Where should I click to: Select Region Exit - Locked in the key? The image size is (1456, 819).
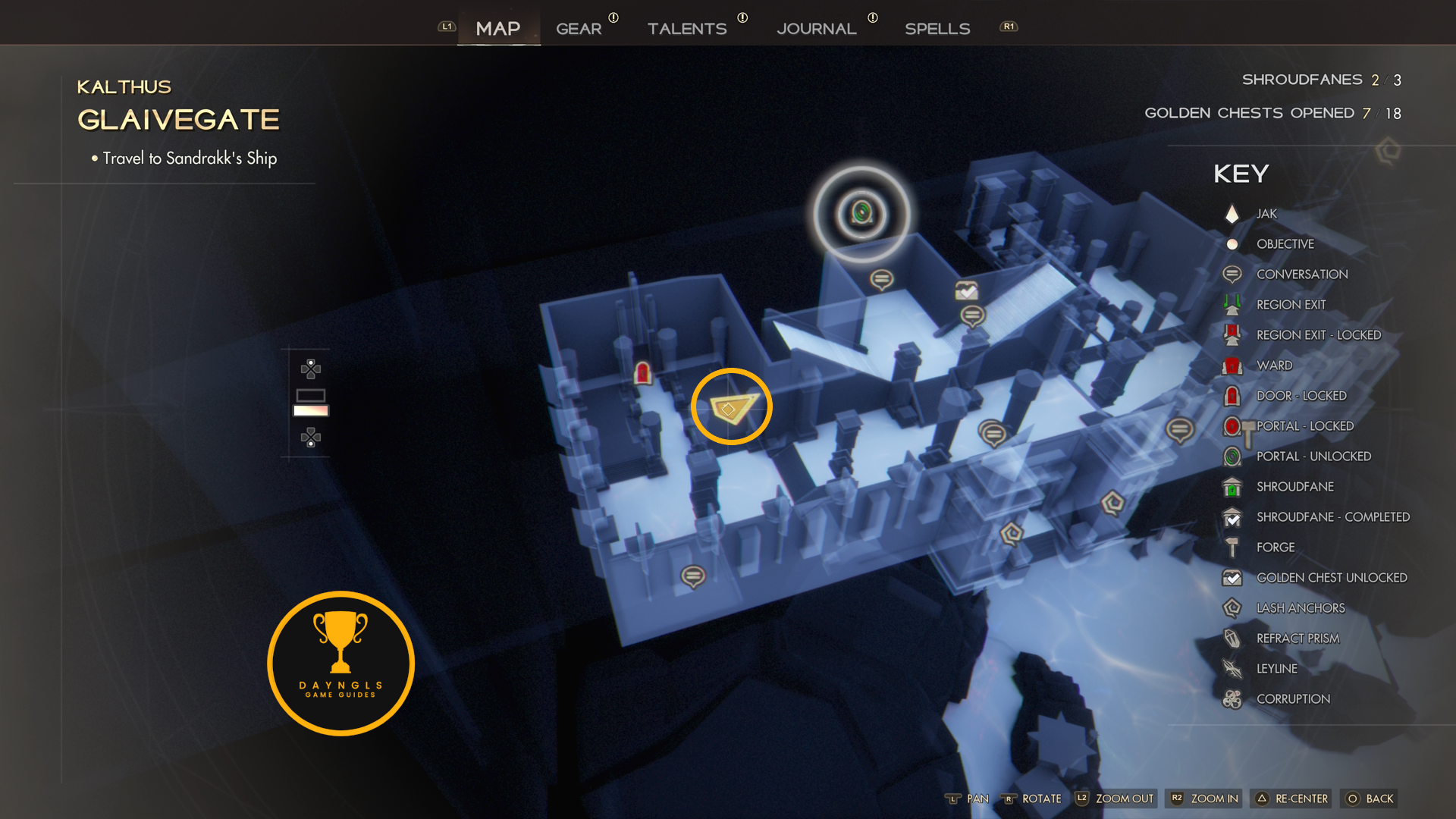coord(1318,335)
